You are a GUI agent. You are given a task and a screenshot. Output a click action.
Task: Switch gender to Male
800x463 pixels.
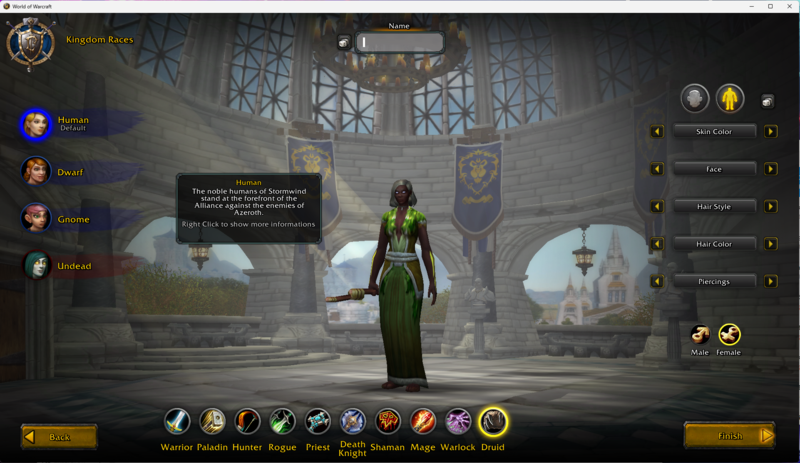tap(700, 334)
